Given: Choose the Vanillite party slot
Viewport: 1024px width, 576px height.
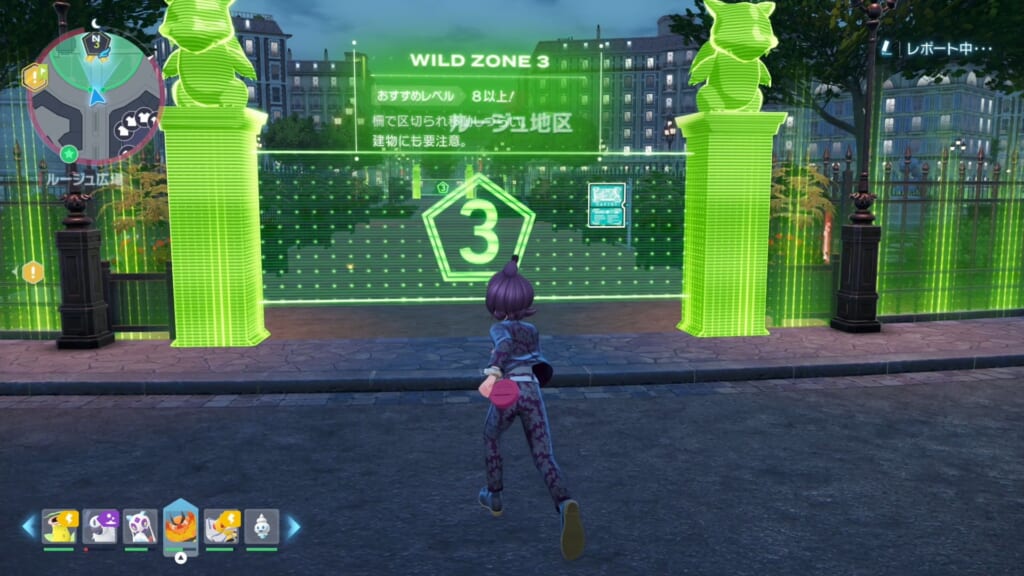Looking at the screenshot, I should (x=262, y=526).
